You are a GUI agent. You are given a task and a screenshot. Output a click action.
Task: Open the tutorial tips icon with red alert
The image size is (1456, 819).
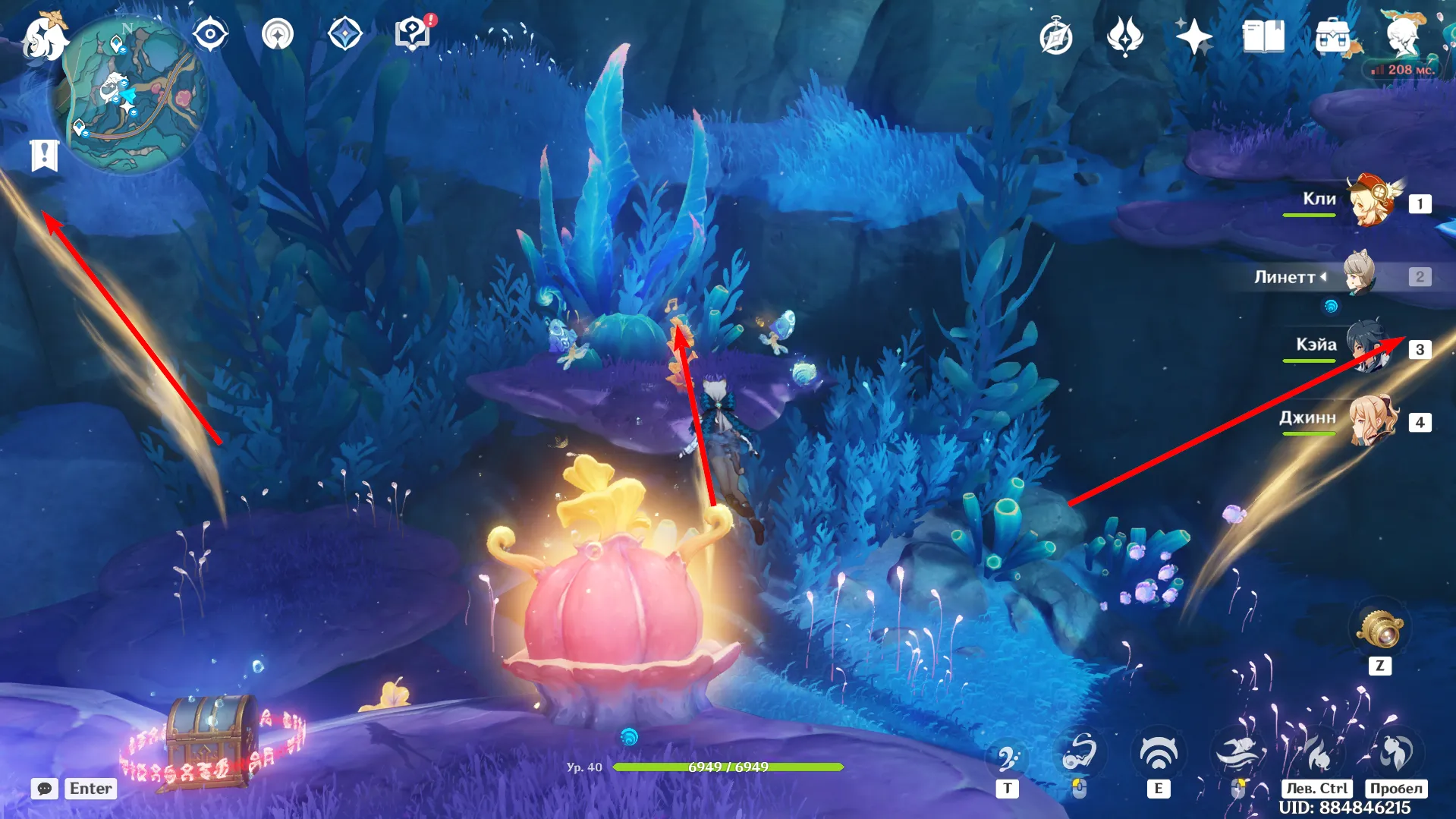click(413, 34)
